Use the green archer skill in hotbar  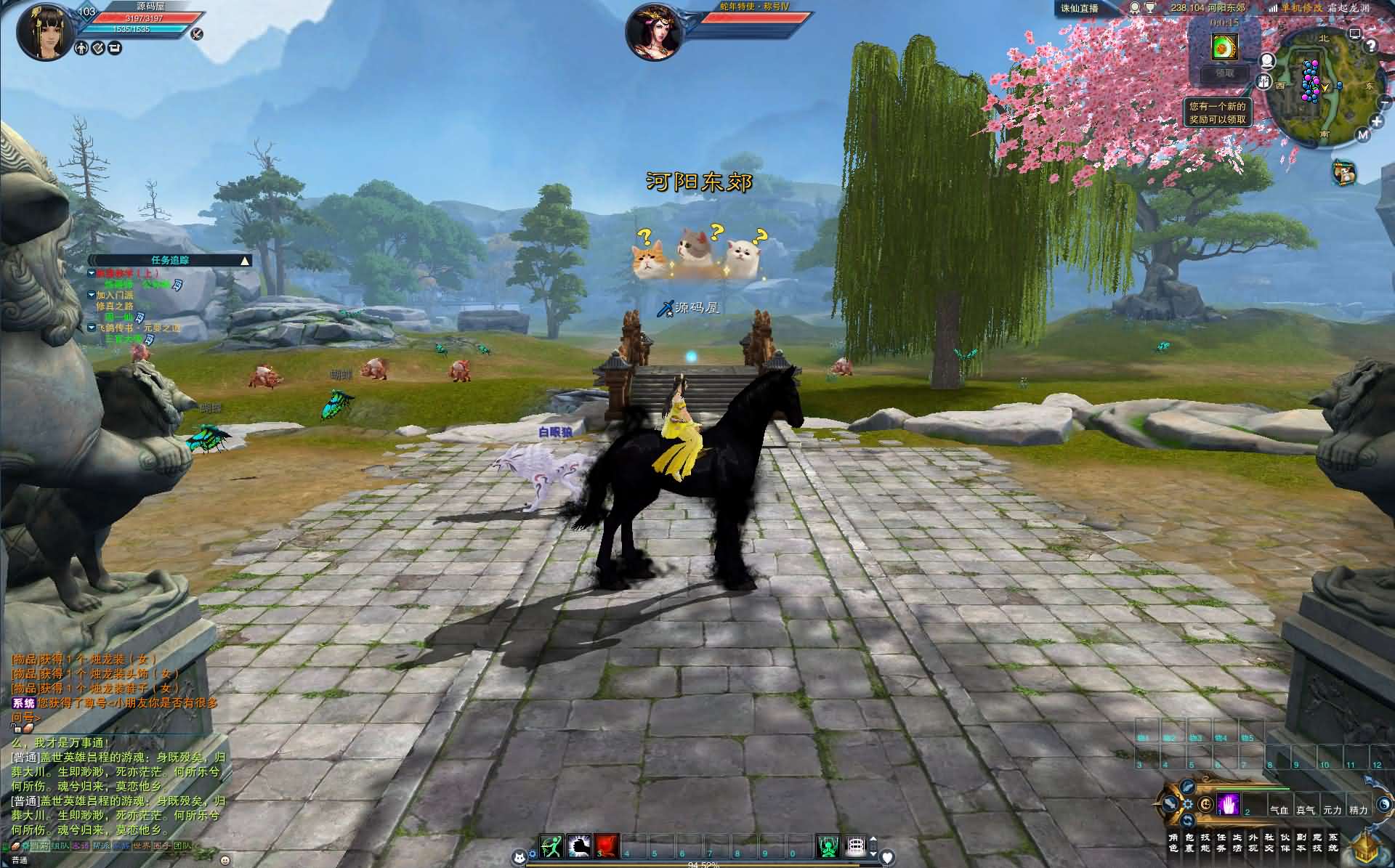(551, 846)
